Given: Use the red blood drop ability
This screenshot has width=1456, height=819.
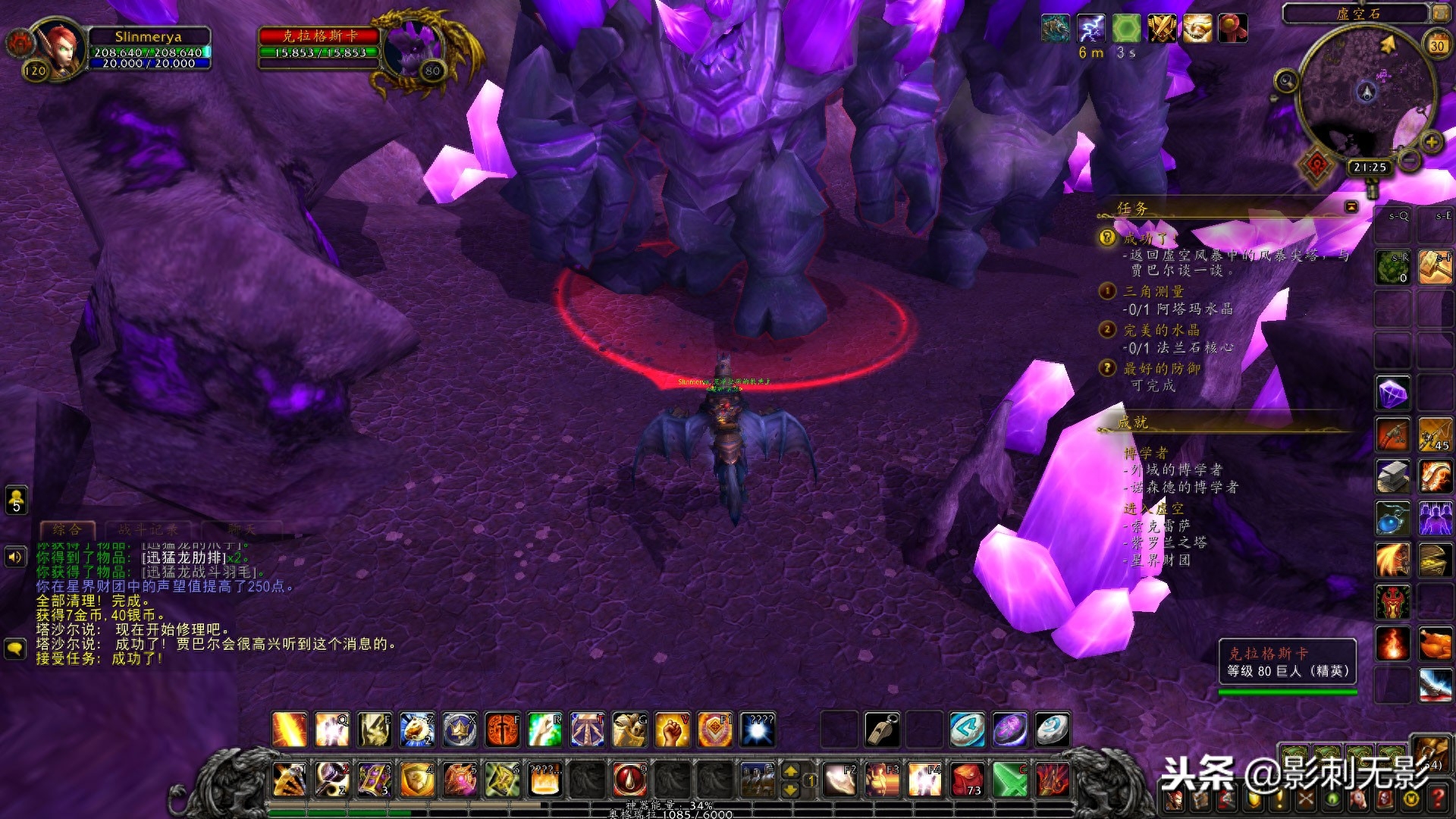Looking at the screenshot, I should pyautogui.click(x=629, y=779).
